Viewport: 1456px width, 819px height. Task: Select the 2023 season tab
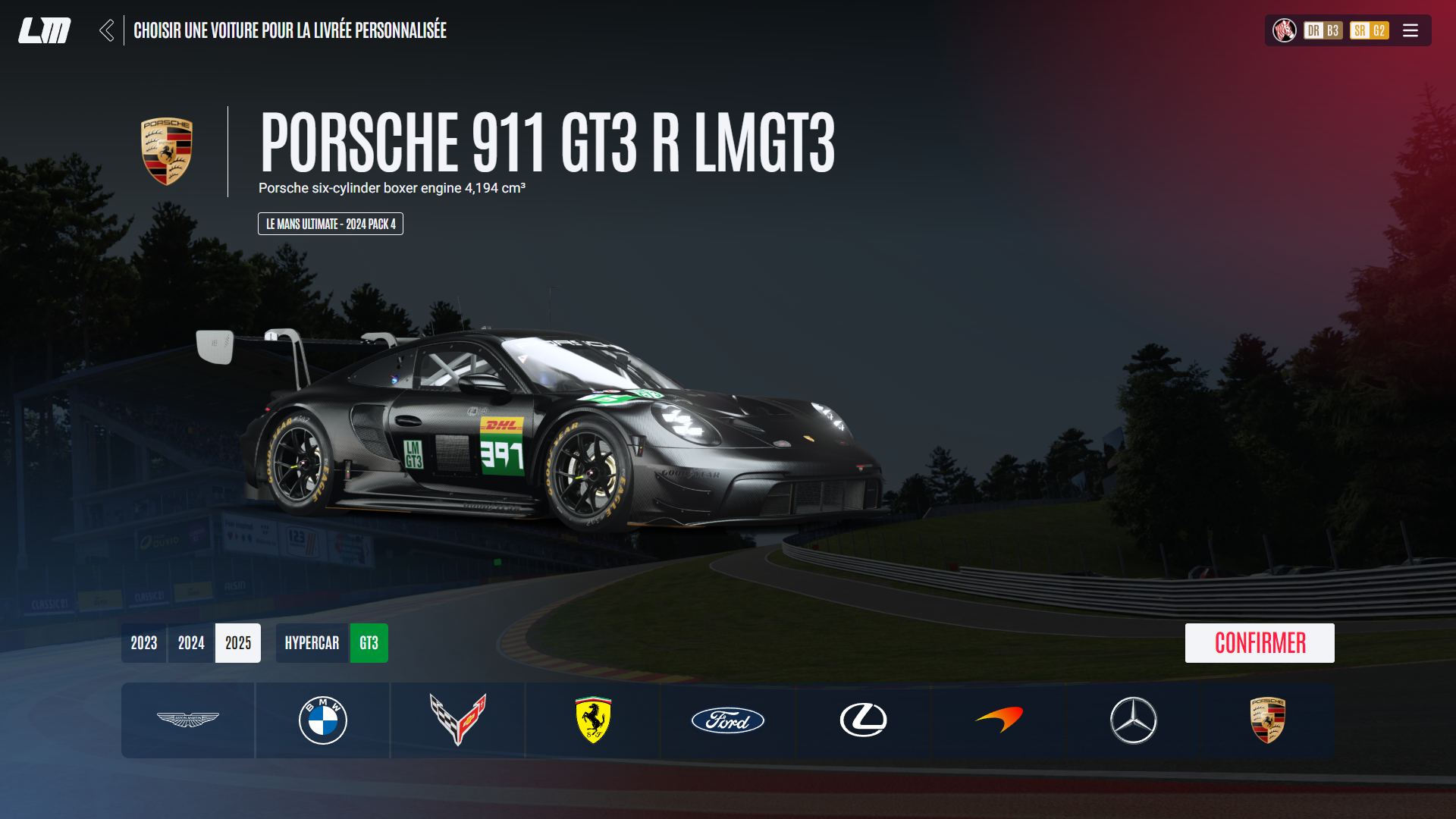[x=144, y=643]
